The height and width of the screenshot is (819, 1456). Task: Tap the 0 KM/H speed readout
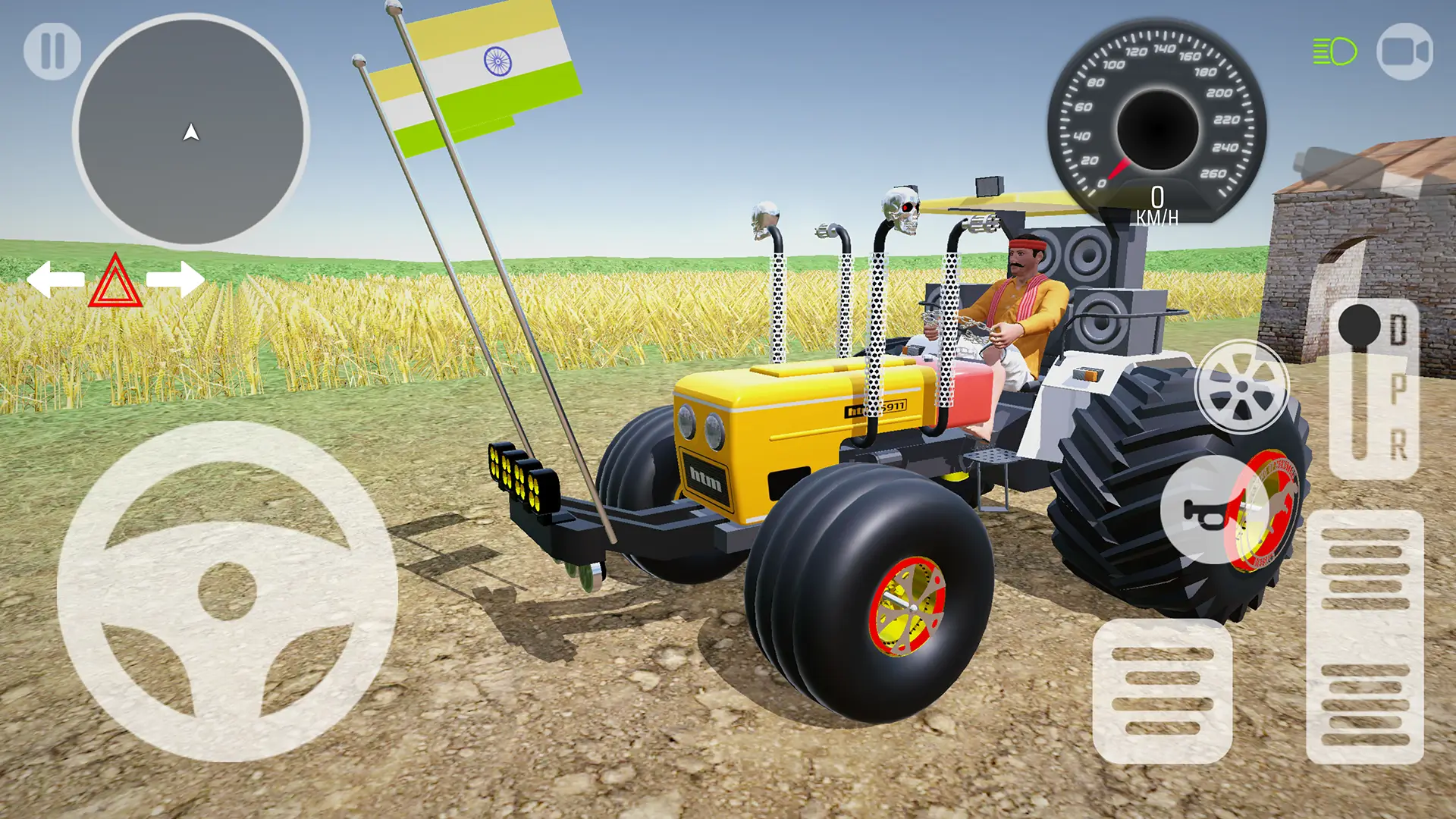tap(1158, 206)
